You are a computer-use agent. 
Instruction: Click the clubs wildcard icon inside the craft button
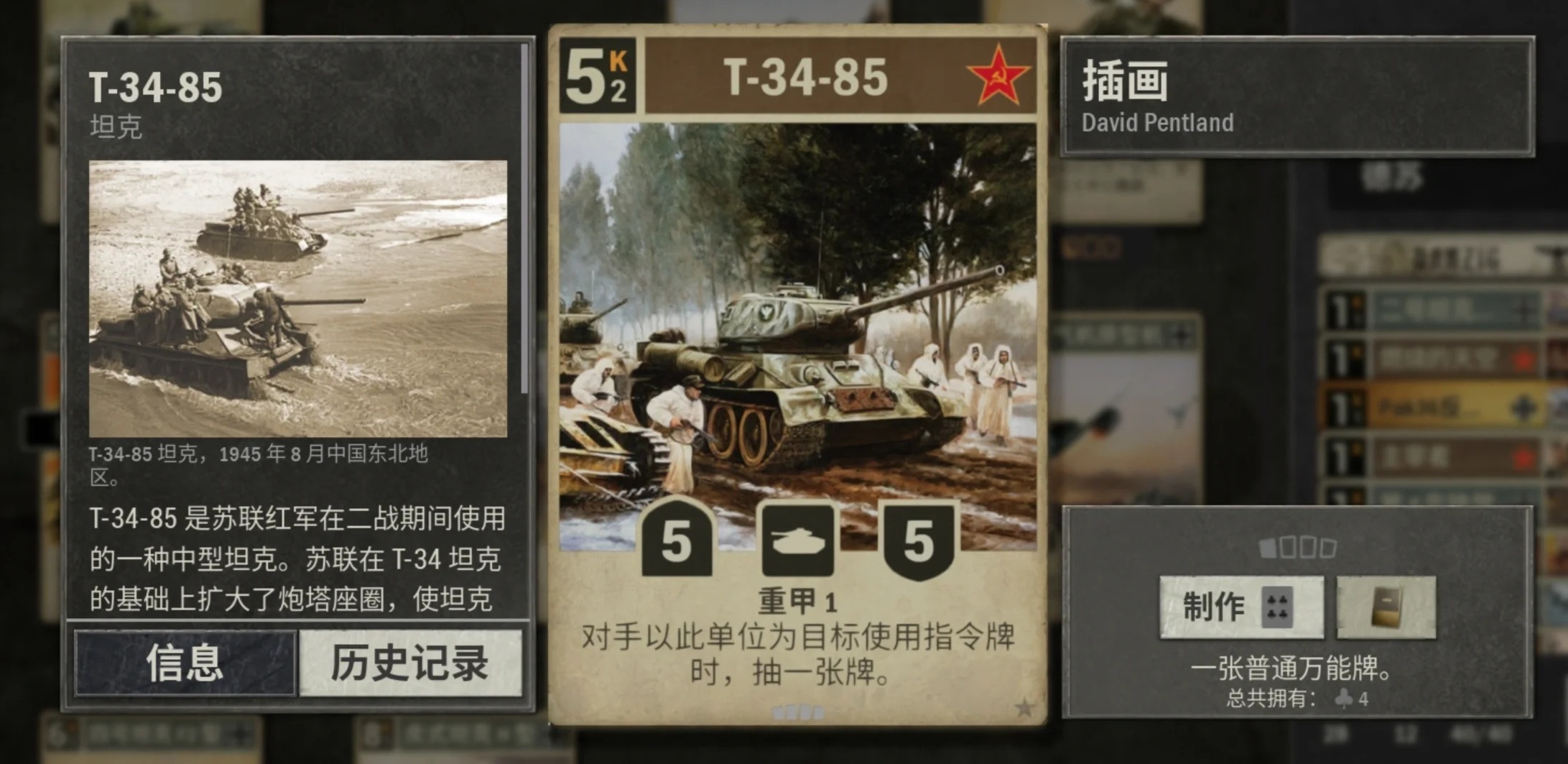[x=1278, y=608]
